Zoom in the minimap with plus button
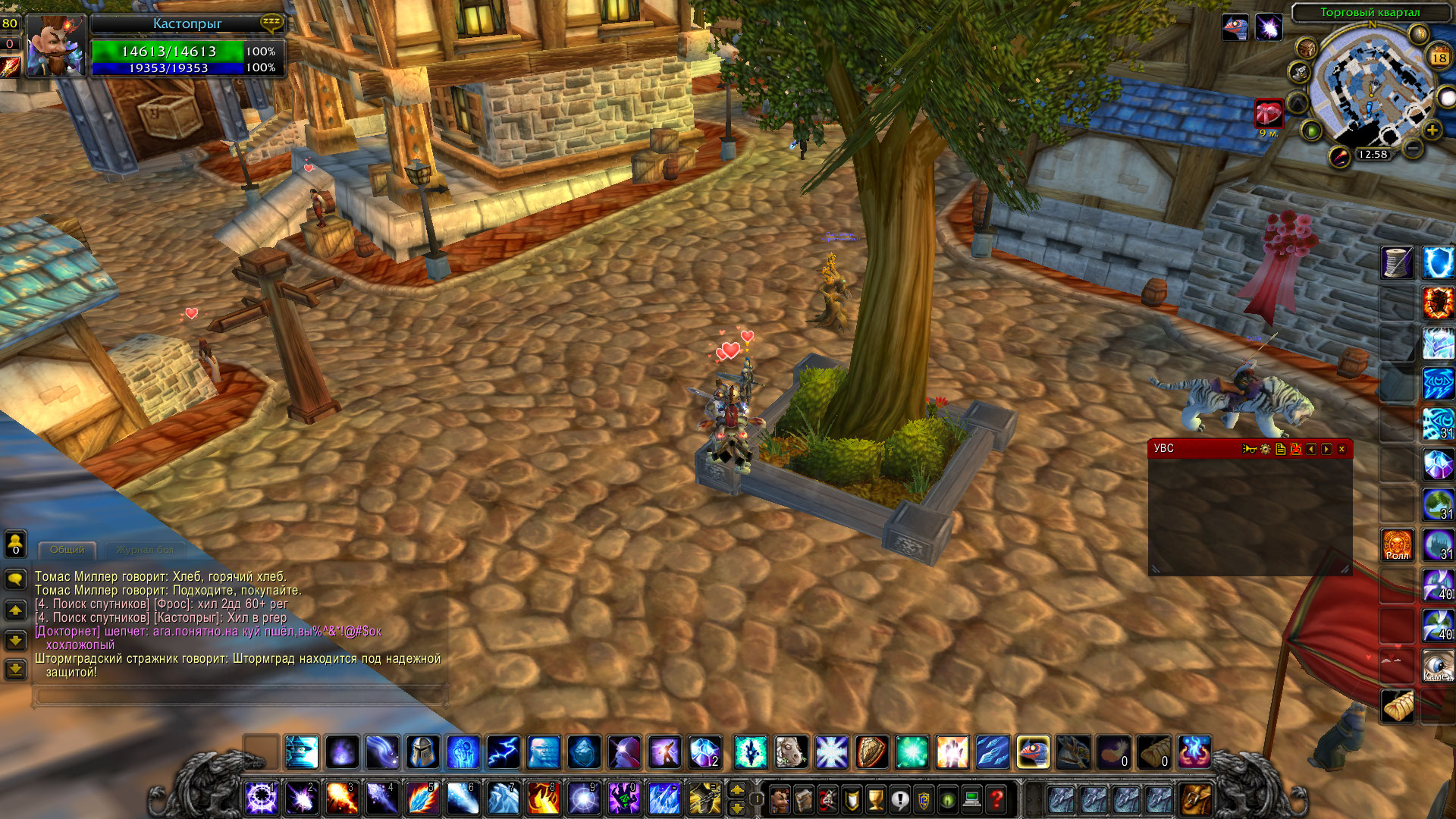Viewport: 1456px width, 819px height. [x=1432, y=130]
